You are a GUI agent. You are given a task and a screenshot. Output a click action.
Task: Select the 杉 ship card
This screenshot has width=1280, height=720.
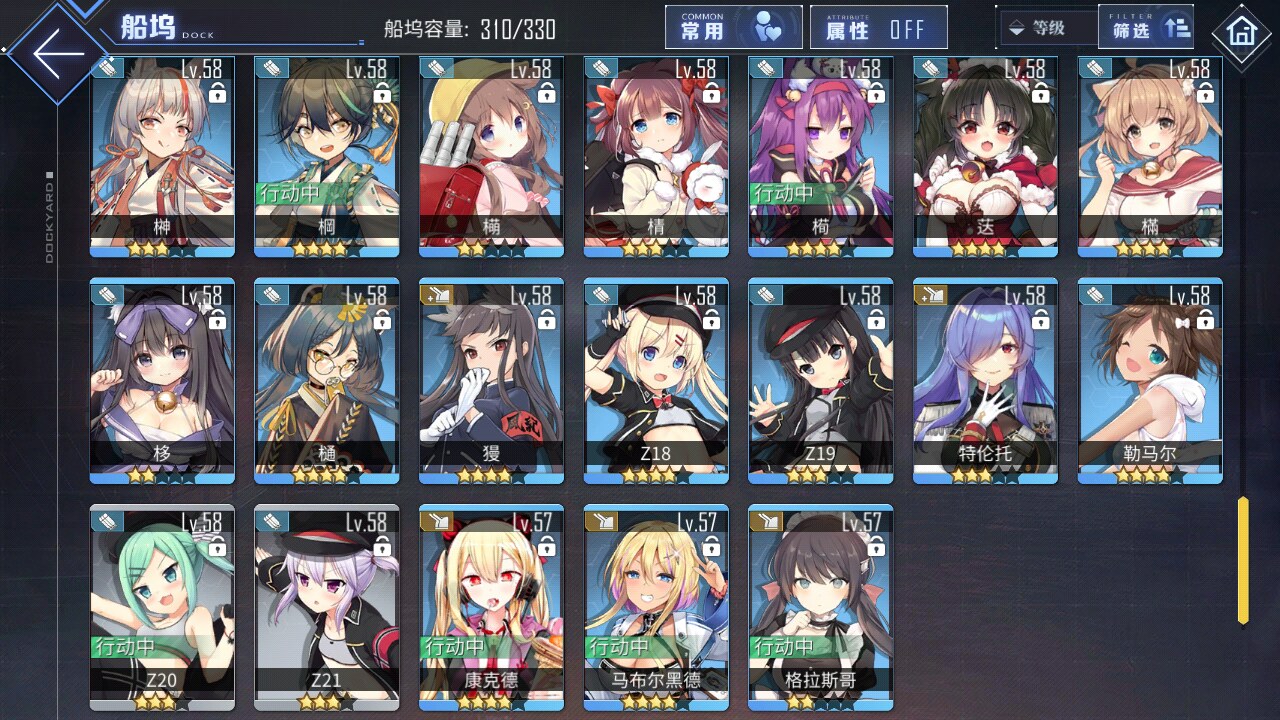click(x=162, y=380)
